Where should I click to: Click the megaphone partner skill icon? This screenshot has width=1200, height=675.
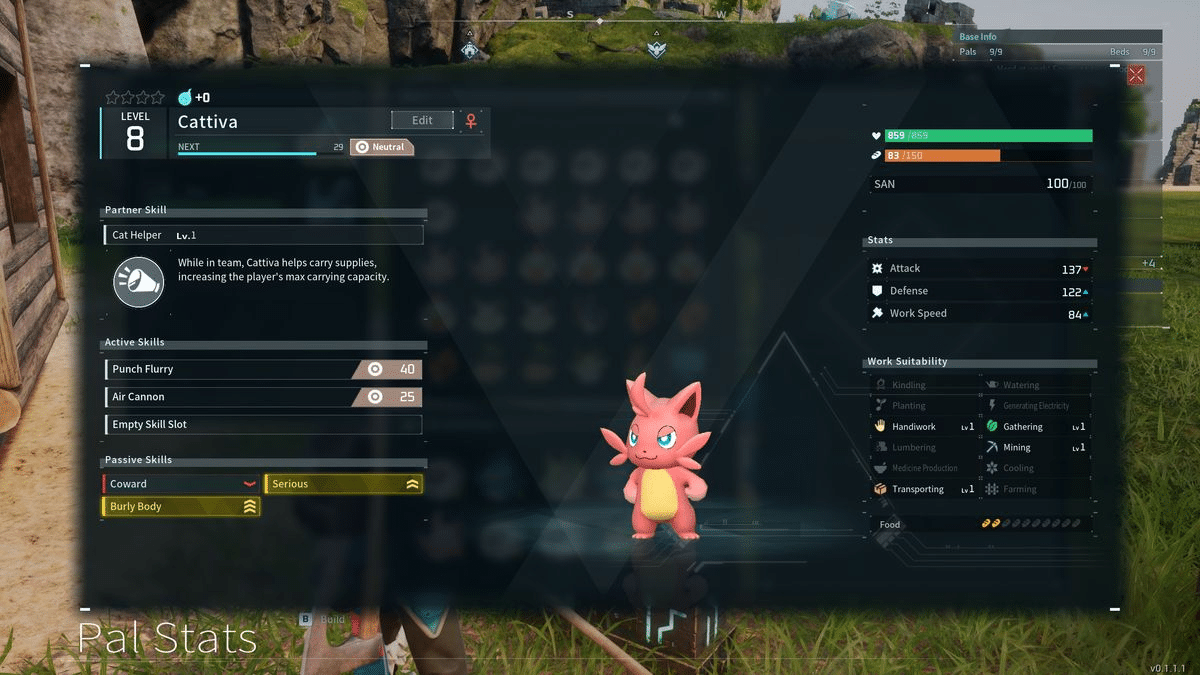pos(138,281)
